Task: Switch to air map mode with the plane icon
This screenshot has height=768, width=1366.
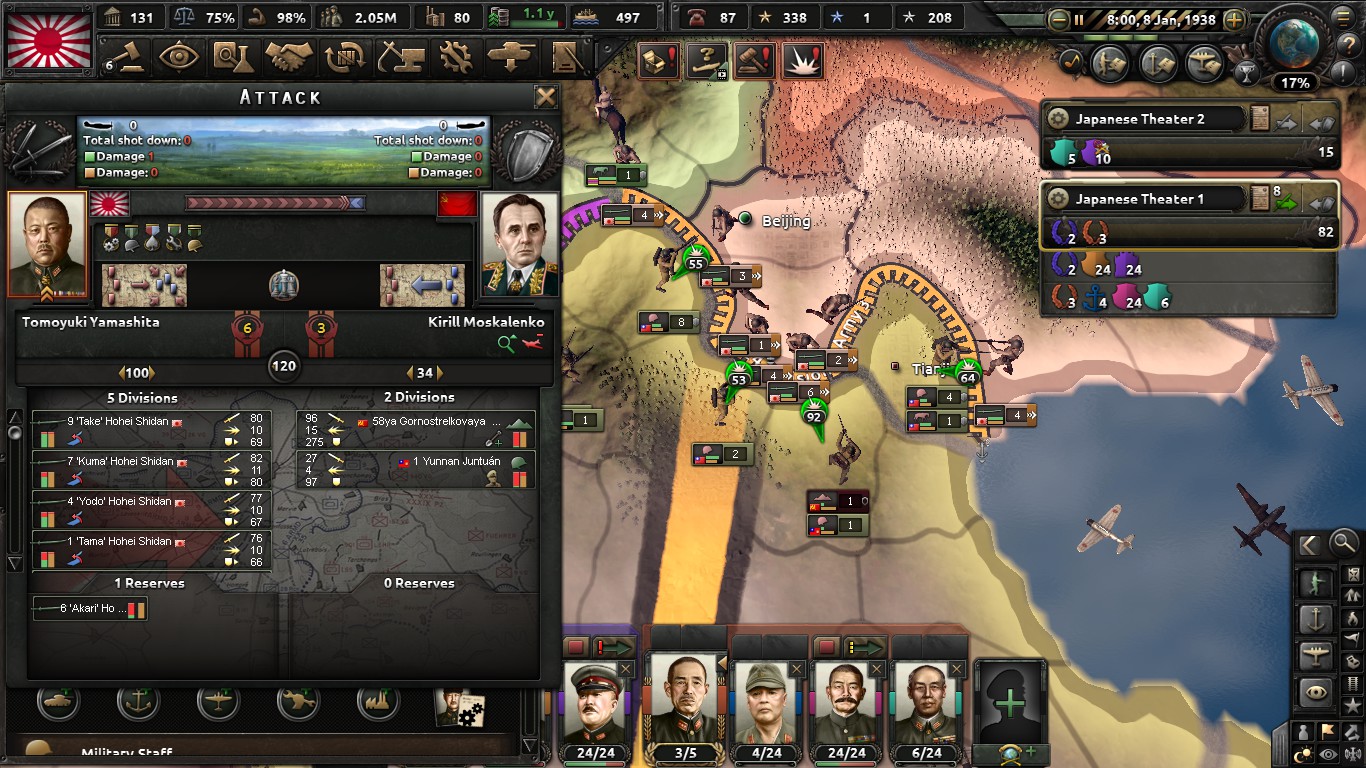Action: [1318, 654]
